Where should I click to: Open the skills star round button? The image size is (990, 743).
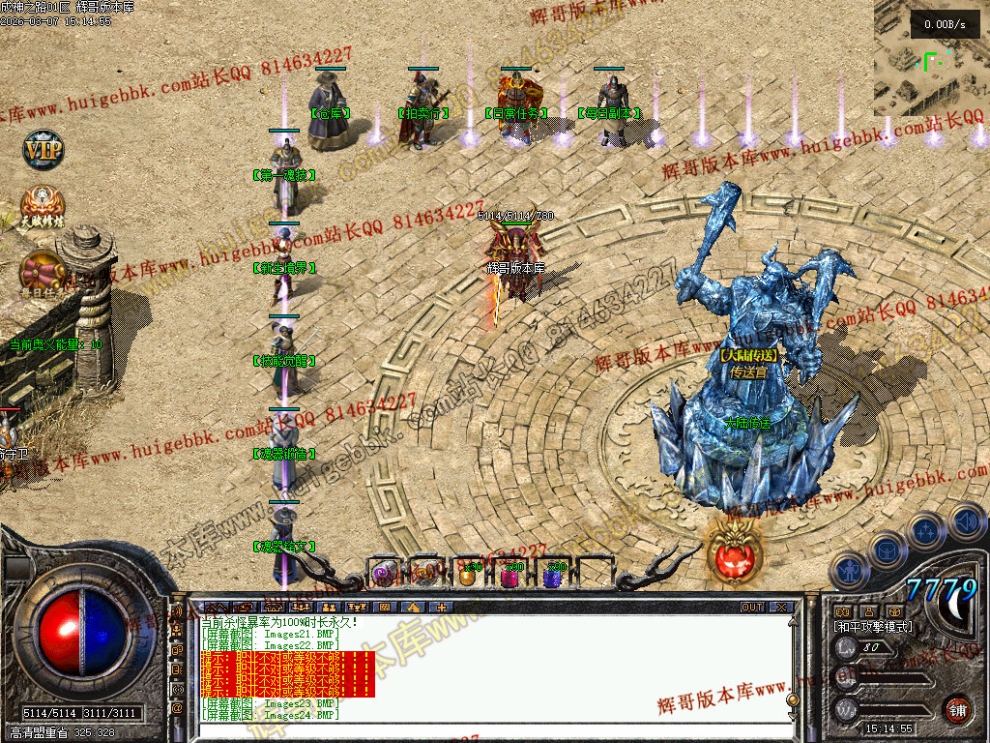pos(927,529)
